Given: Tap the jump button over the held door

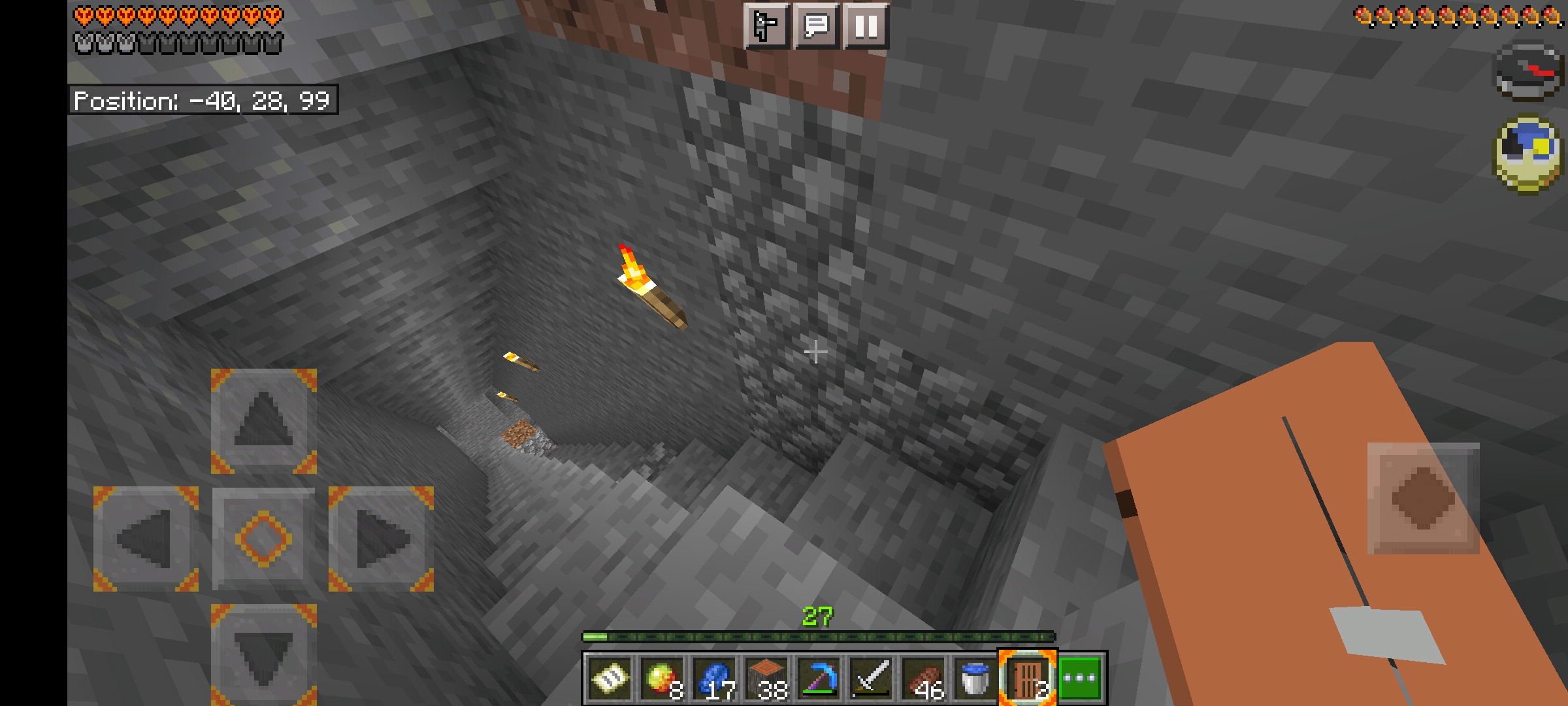Looking at the screenshot, I should coord(1423,499).
